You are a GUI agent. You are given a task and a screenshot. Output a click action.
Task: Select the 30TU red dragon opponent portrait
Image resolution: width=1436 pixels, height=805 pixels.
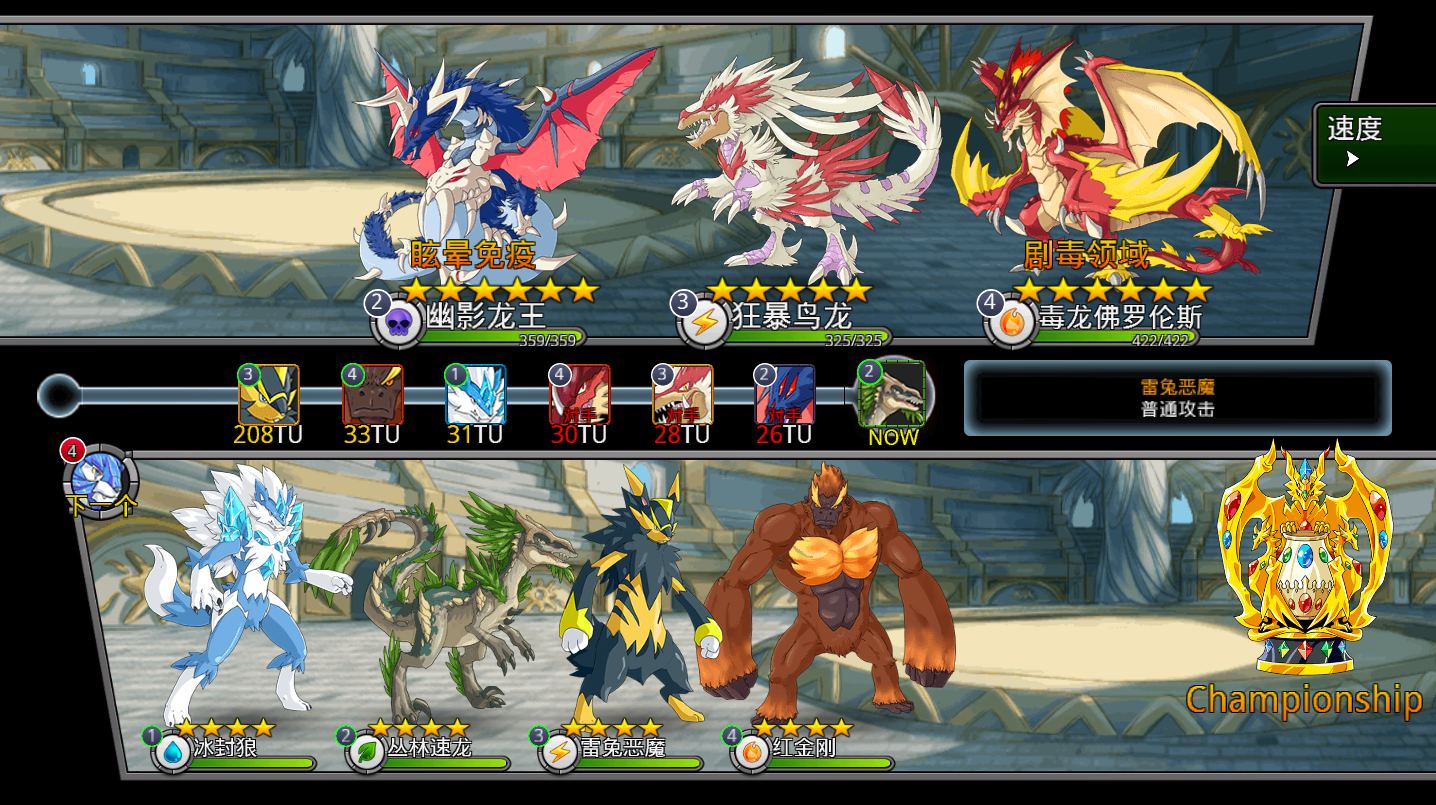580,395
